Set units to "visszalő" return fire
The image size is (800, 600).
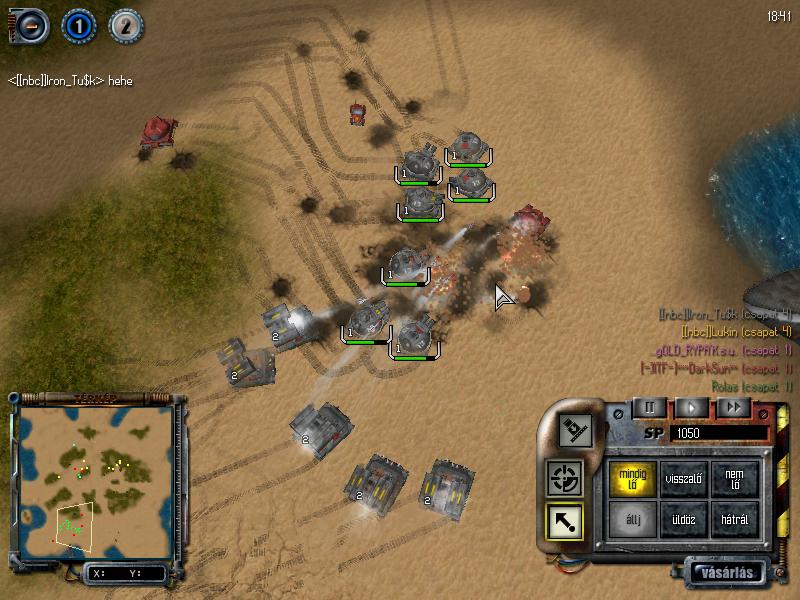pos(684,479)
